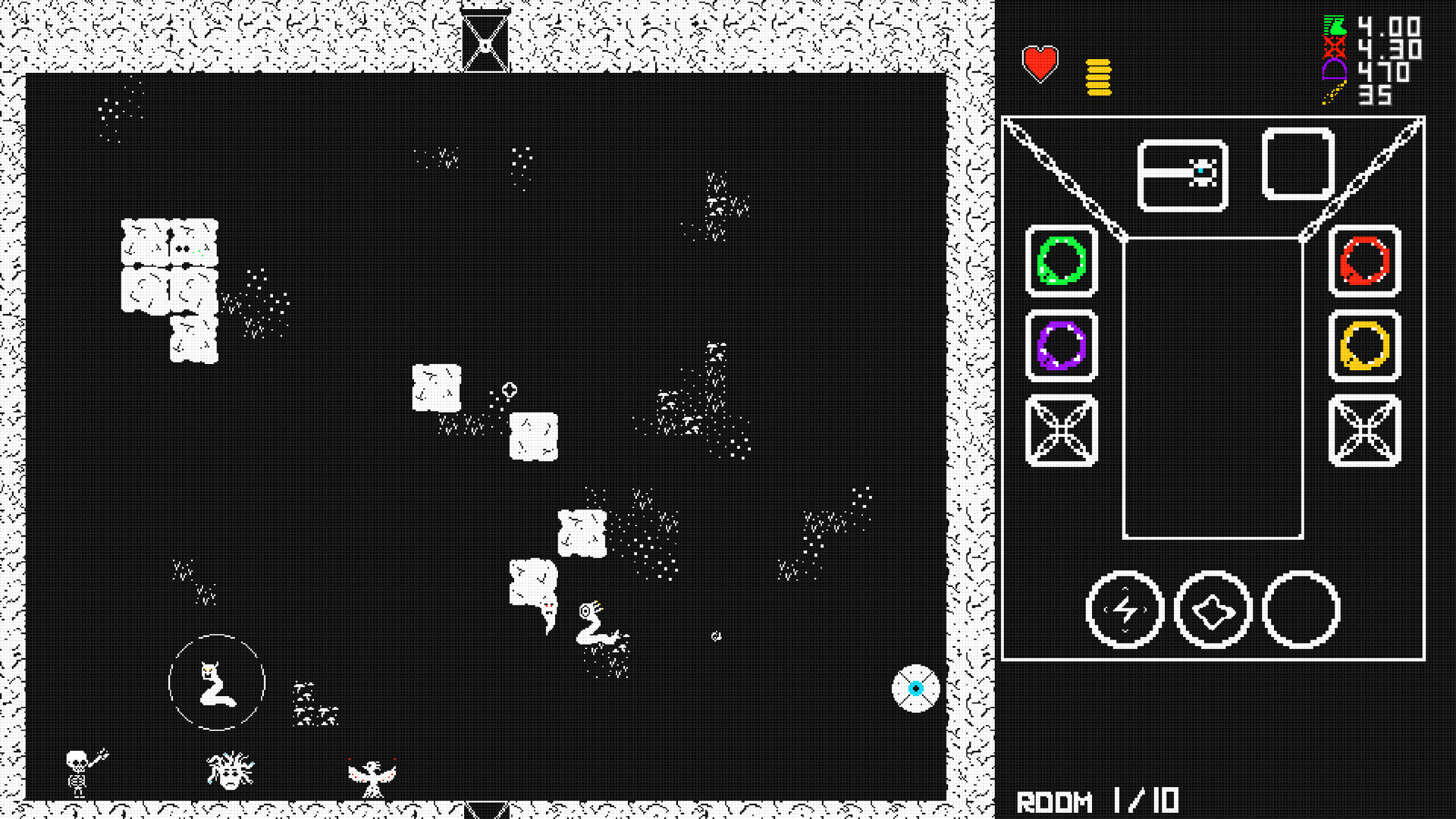Open the treasure chest slot with key

tap(1183, 173)
